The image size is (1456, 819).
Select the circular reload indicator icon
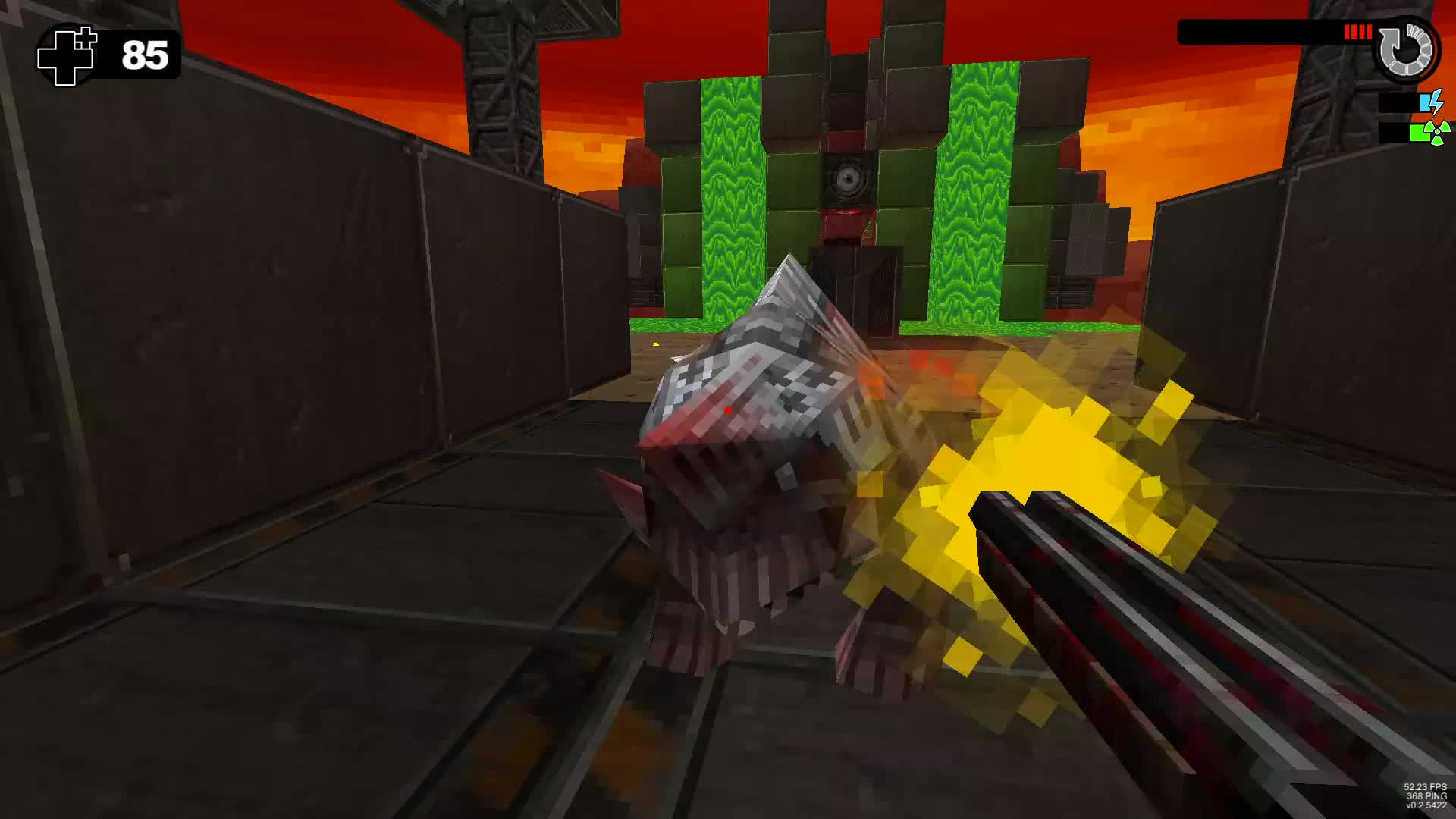[1407, 49]
